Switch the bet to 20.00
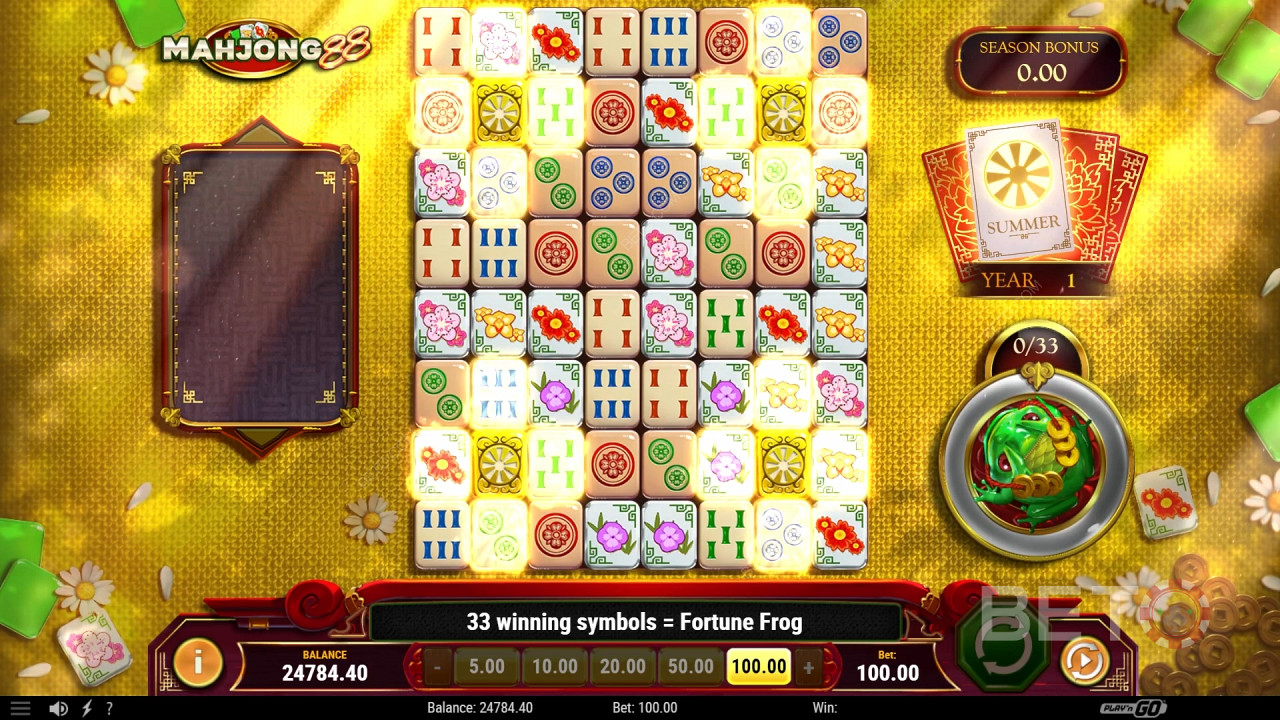The width and height of the screenshot is (1280, 720). (623, 666)
